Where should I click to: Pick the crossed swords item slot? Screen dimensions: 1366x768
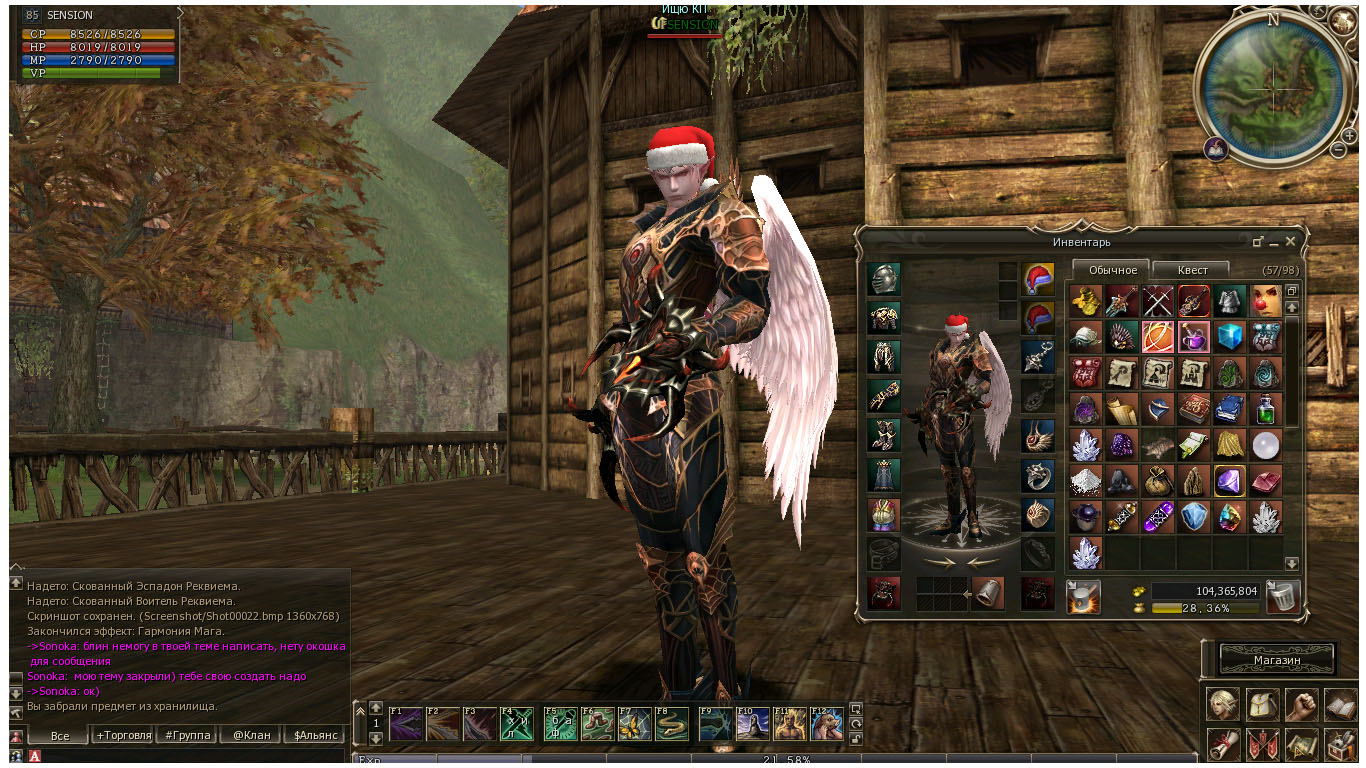pyautogui.click(x=1158, y=301)
